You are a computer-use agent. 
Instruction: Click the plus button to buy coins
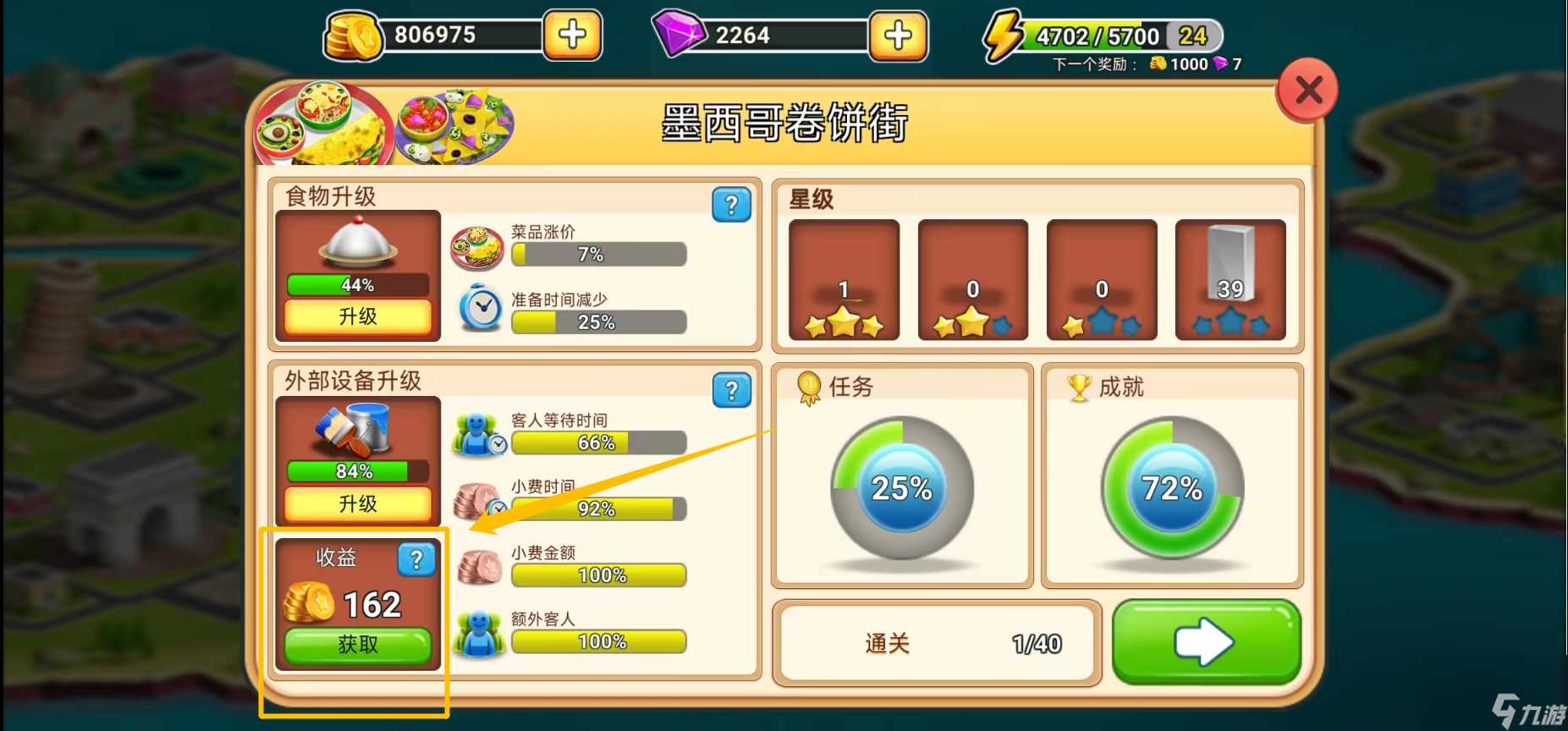(x=572, y=36)
